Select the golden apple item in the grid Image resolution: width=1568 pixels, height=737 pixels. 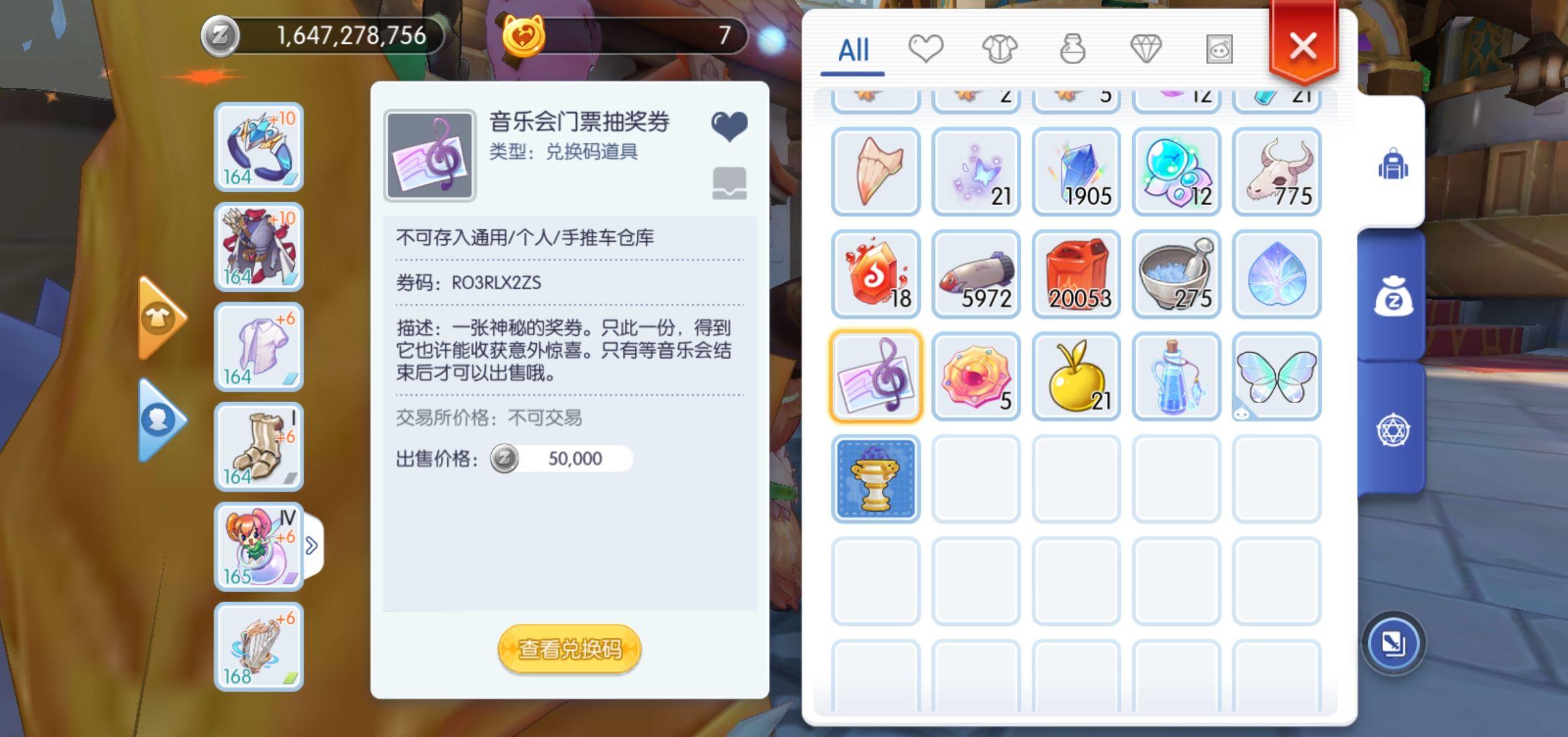(x=1076, y=377)
